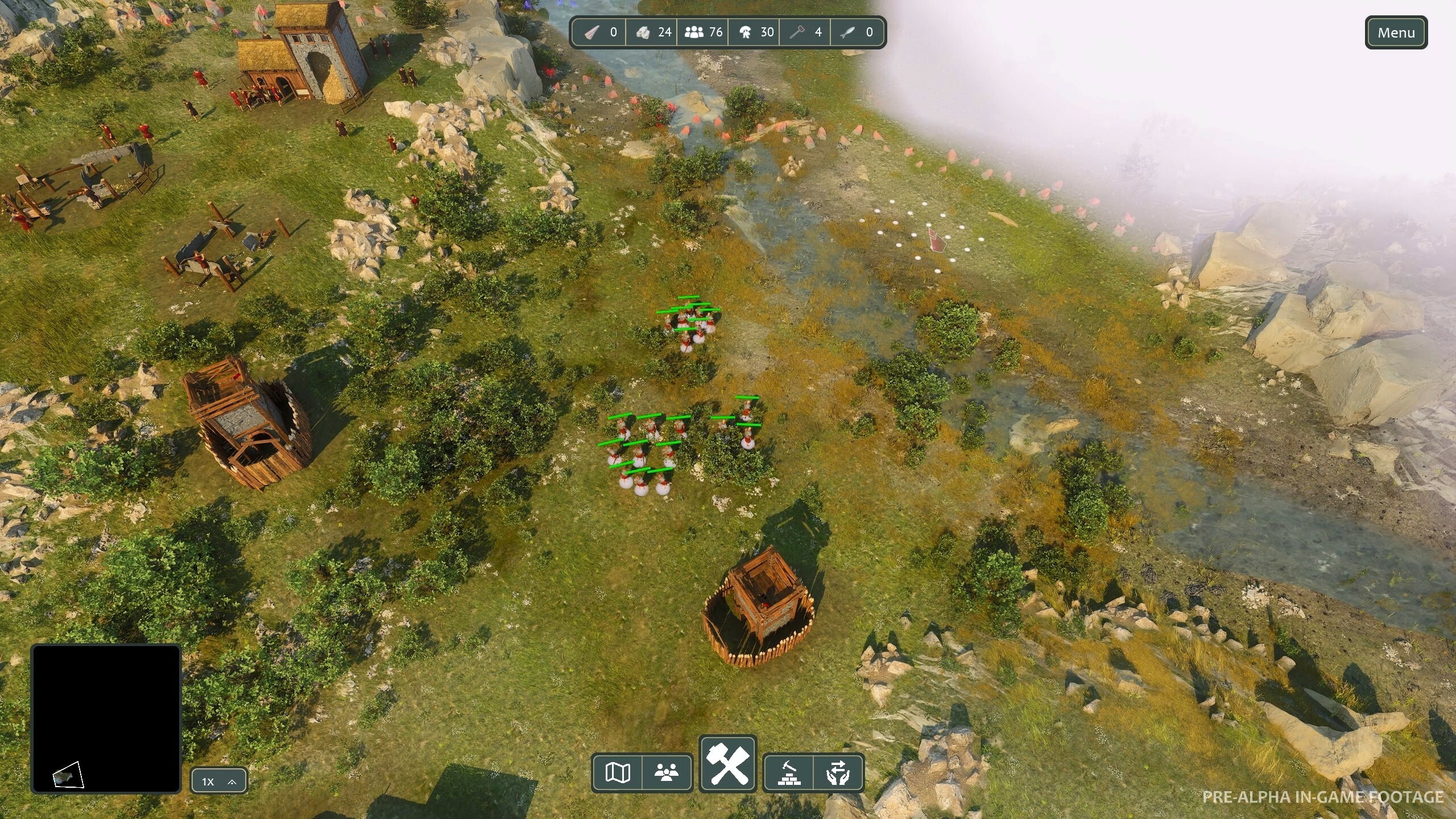Select the crossed hammers build menu
Image resolution: width=1456 pixels, height=819 pixels.
pos(727,764)
